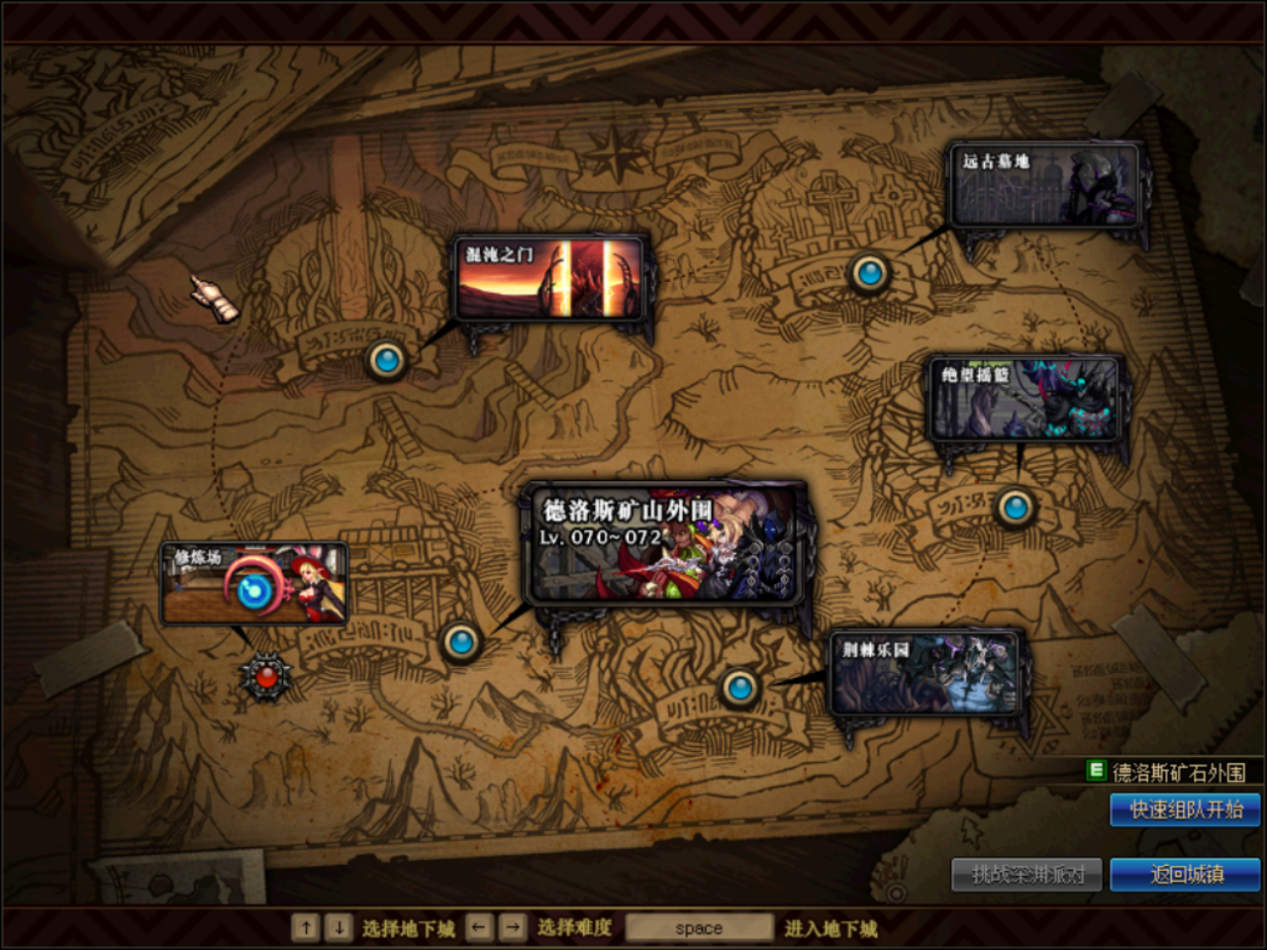Click the red spiked 修炼场 map marker
Screen dimensions: 1267x950
coord(265,678)
